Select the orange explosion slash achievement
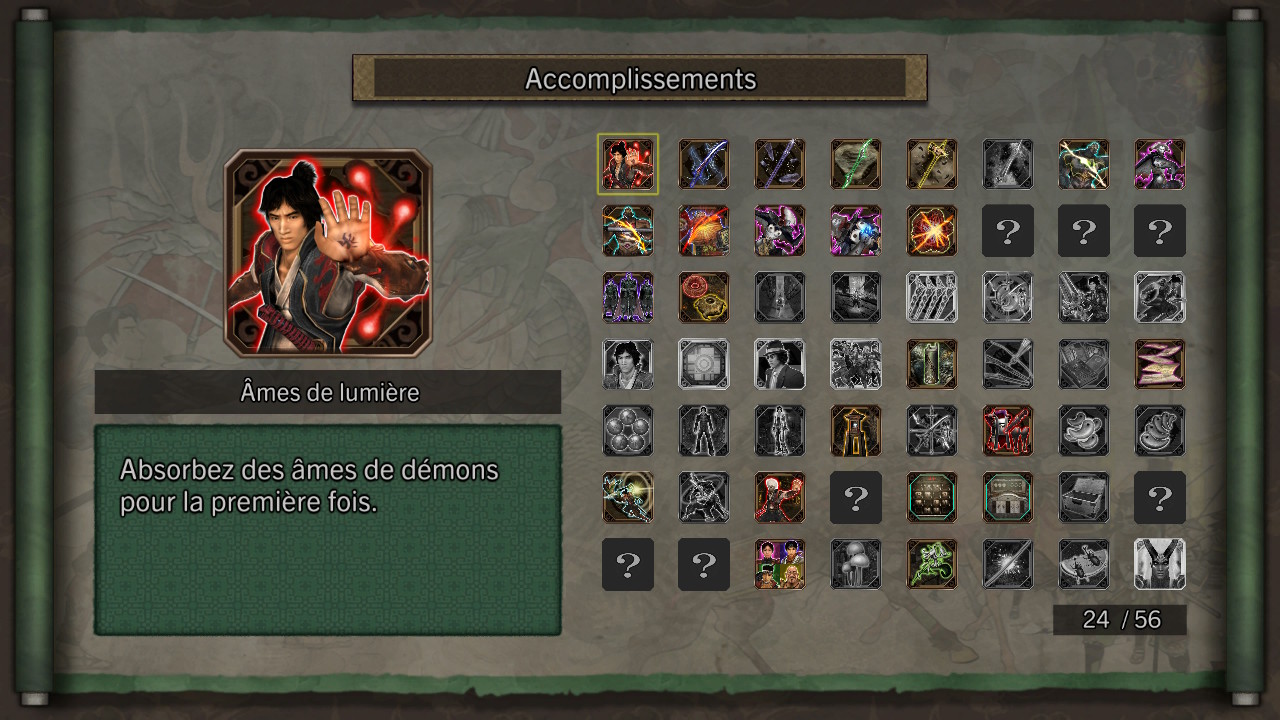The height and width of the screenshot is (720, 1280). pyautogui.click(x=932, y=231)
